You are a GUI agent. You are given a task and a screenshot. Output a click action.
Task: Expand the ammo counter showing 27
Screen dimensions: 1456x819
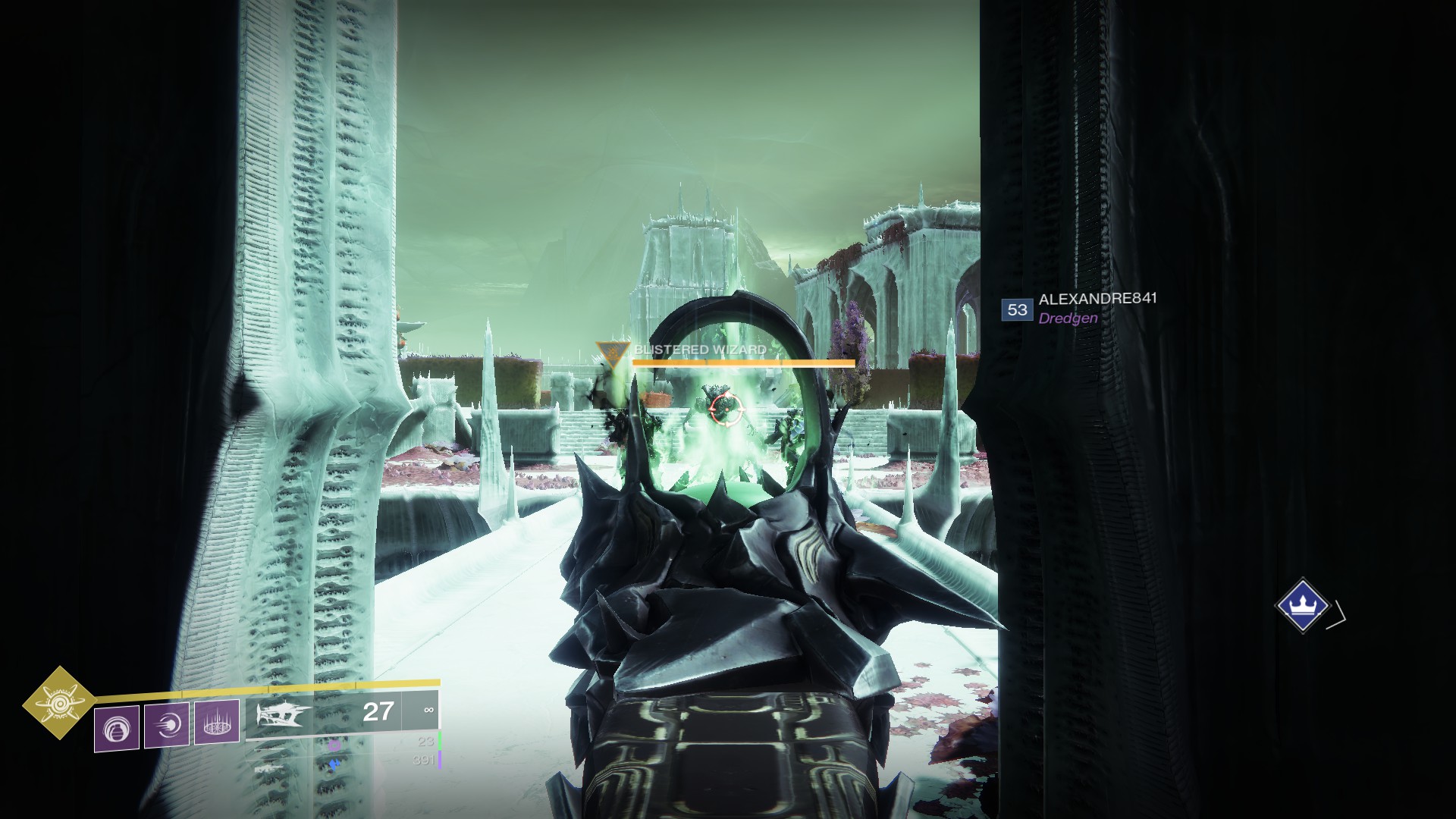click(378, 712)
